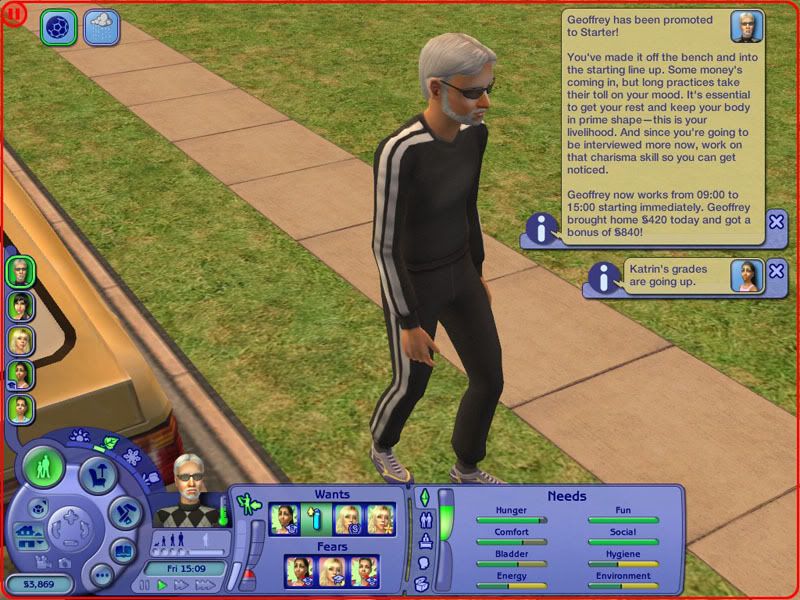The image size is (800, 600).
Task: Show the Personality head-icon tab
Action: [424, 562]
